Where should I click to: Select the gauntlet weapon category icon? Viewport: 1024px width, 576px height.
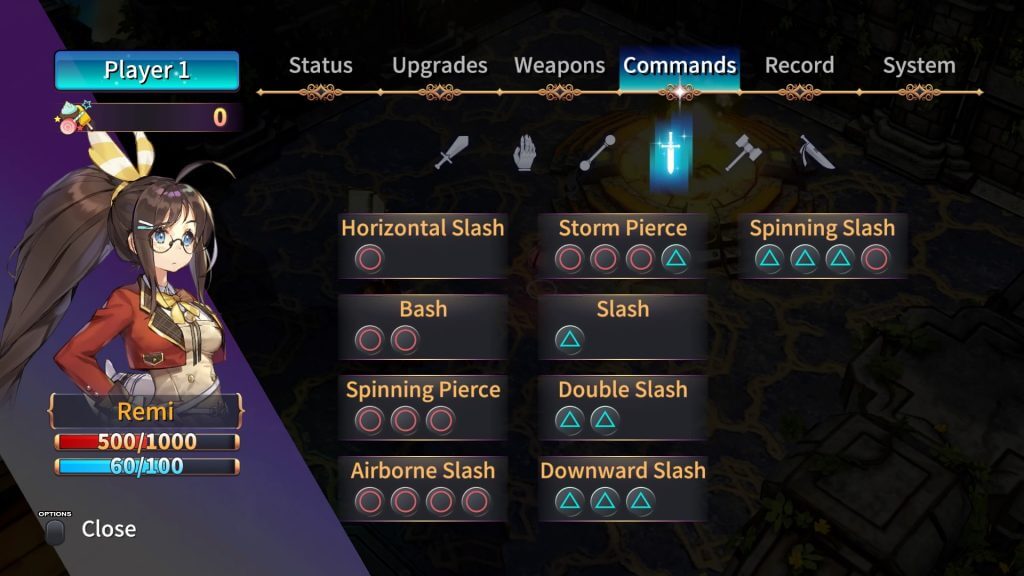click(x=524, y=154)
